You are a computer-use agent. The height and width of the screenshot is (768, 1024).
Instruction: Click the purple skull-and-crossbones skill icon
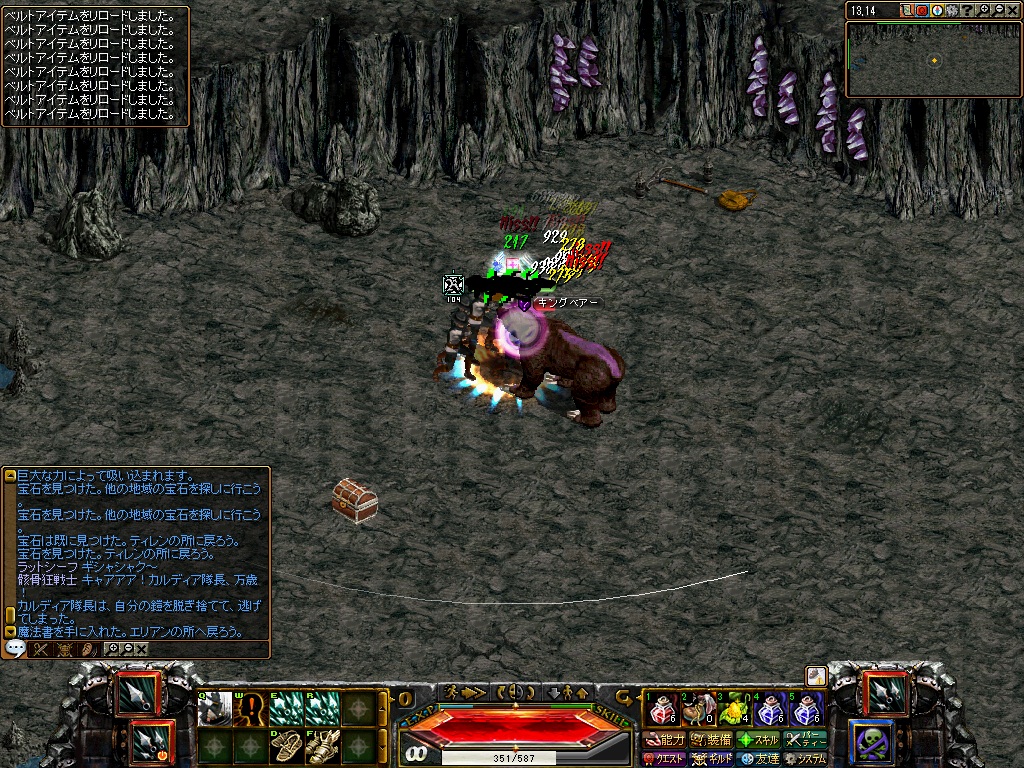(869, 742)
